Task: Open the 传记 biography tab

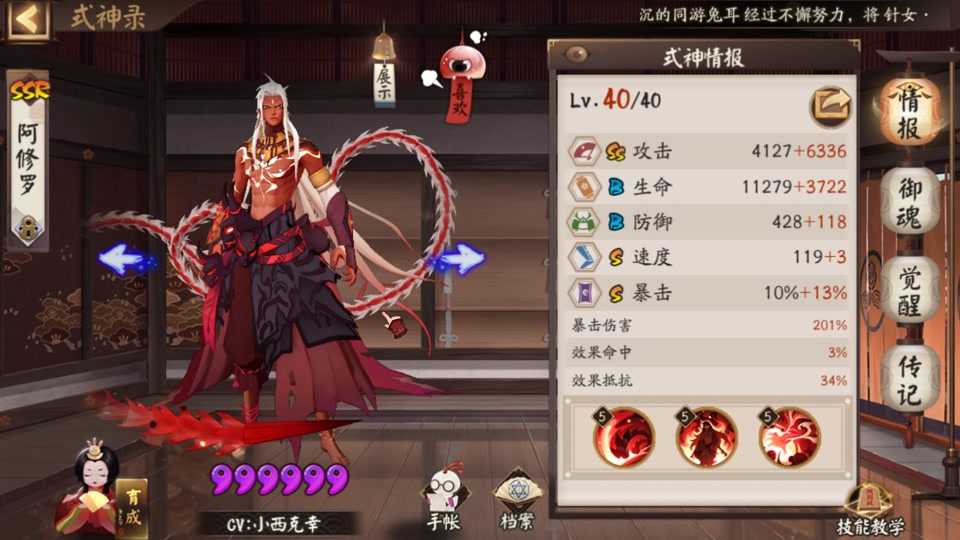Action: click(x=908, y=378)
